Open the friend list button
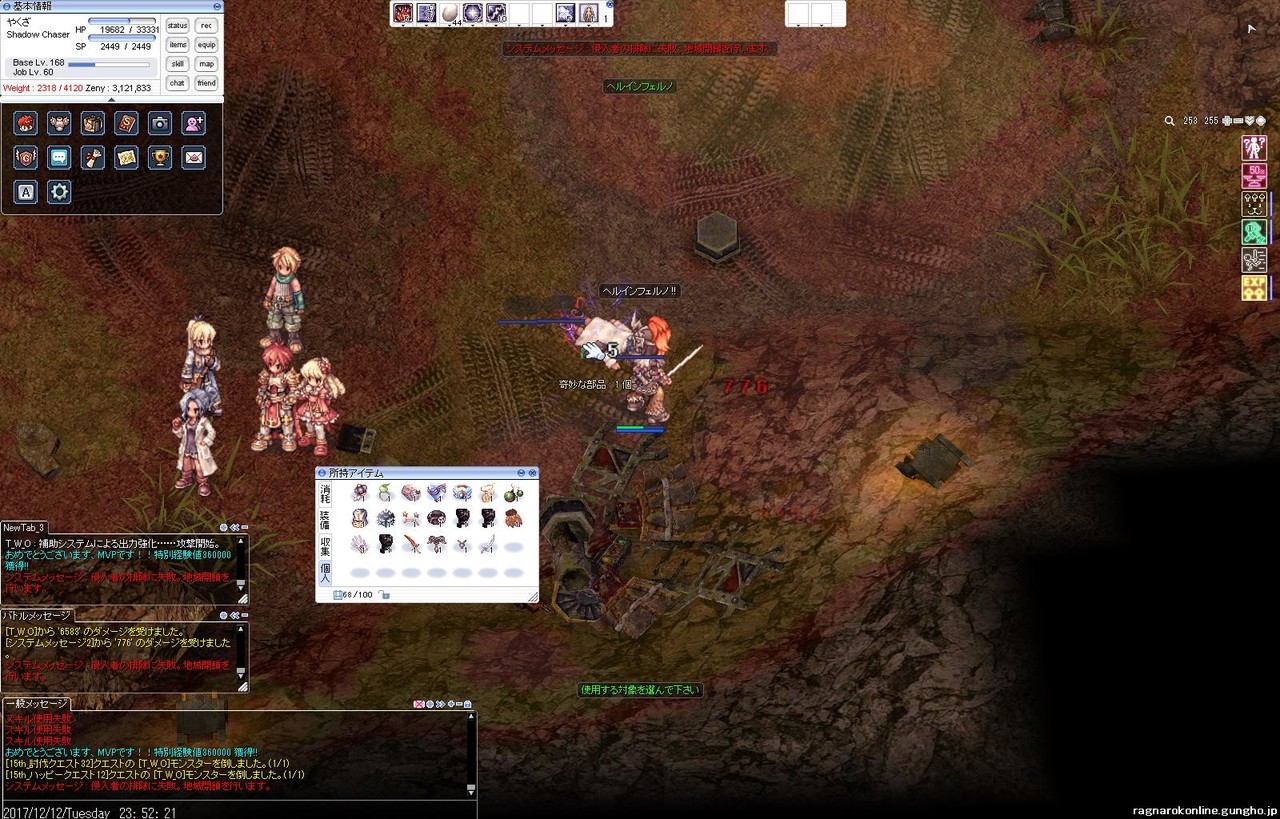Image resolution: width=1280 pixels, height=819 pixels. pyautogui.click(x=206, y=83)
